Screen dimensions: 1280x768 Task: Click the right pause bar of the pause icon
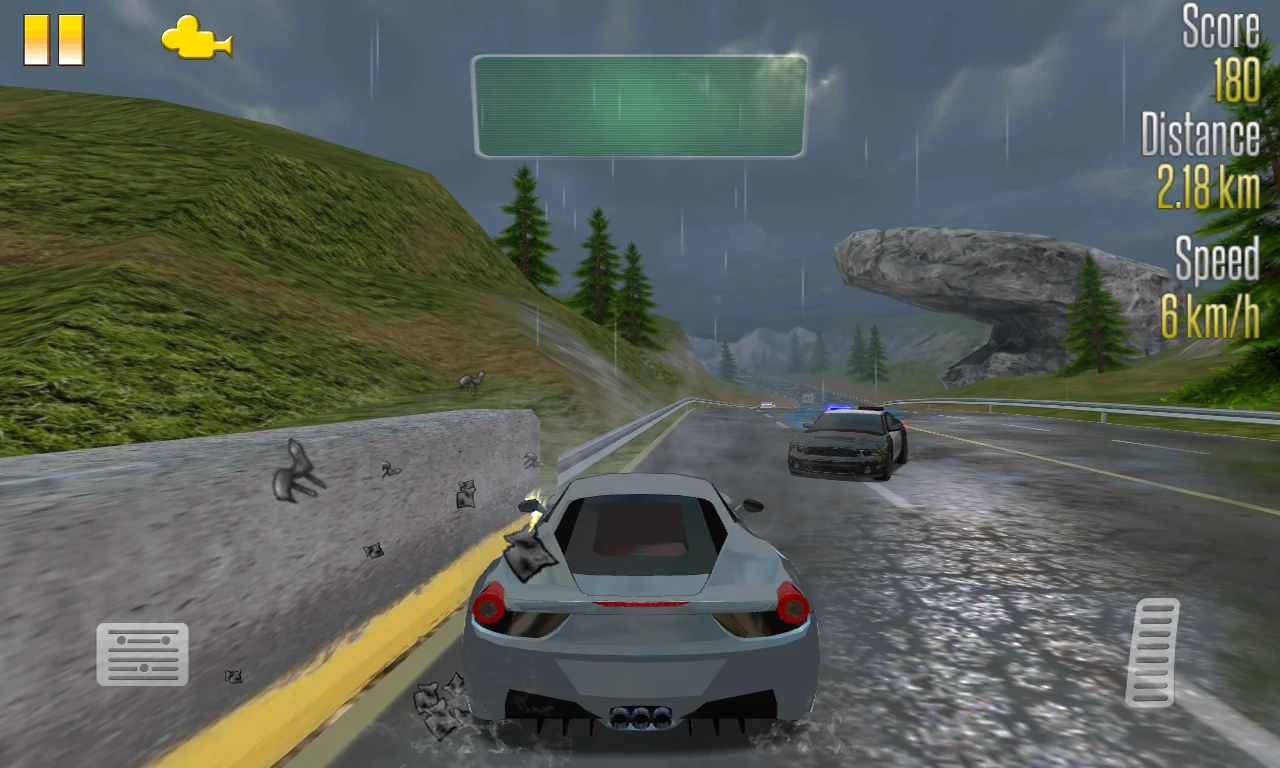tap(70, 41)
